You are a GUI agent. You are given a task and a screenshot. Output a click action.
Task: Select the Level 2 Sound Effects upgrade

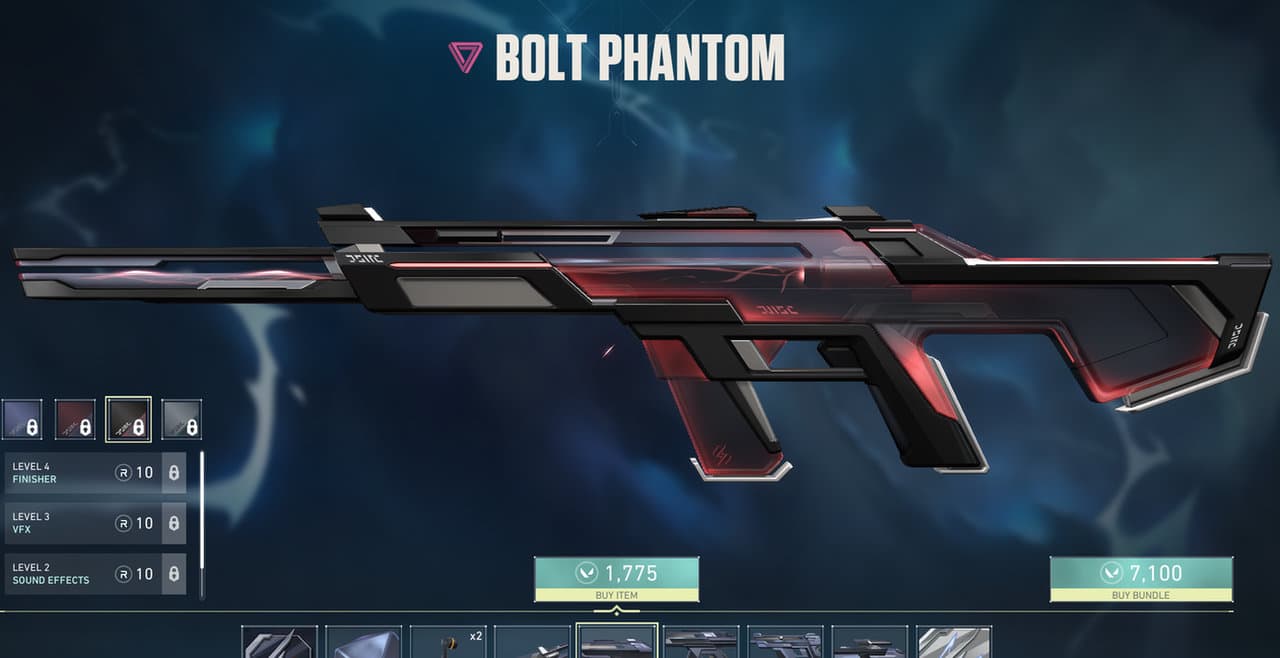[95, 573]
